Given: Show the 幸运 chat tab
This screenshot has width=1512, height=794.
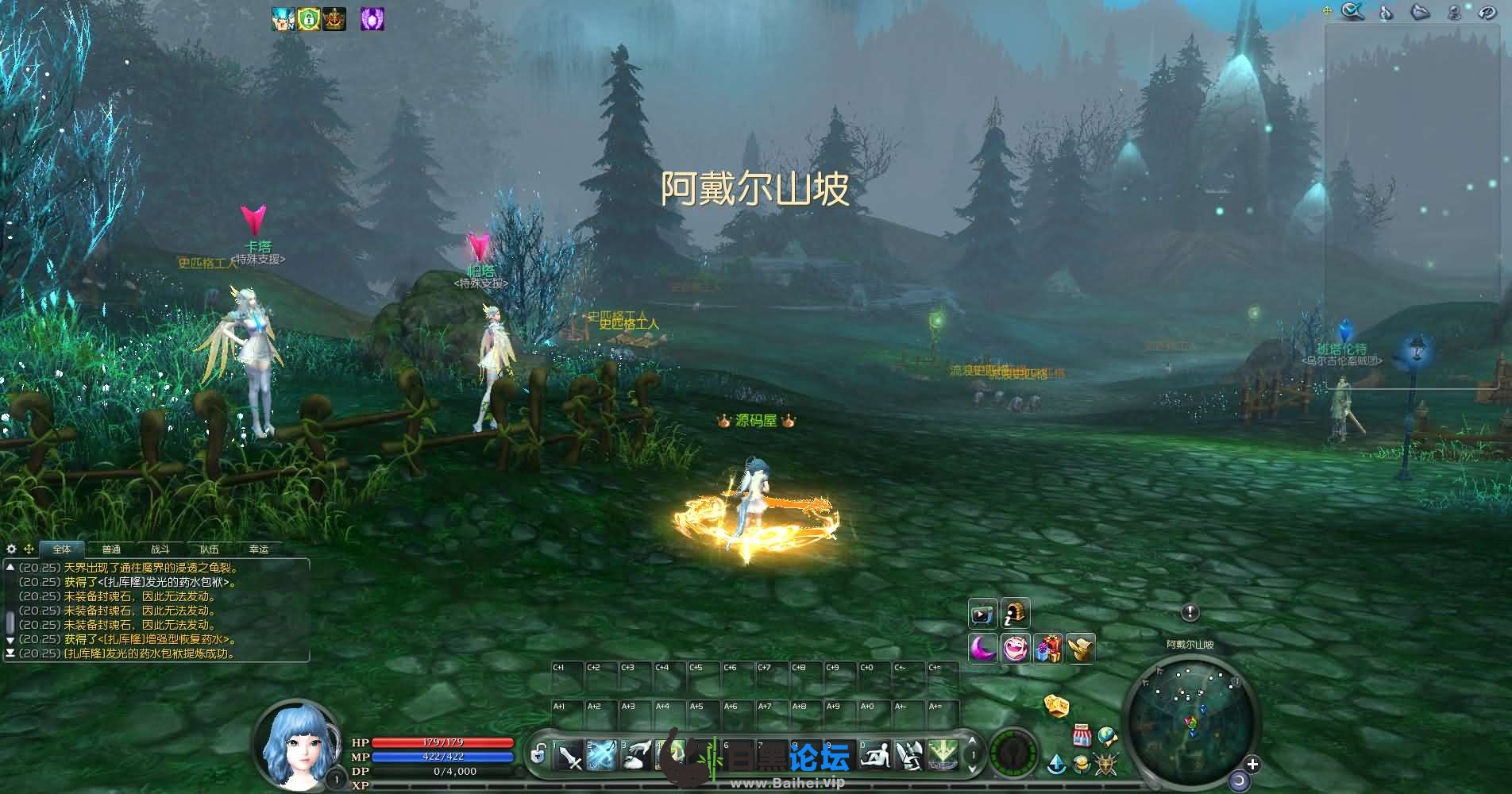Looking at the screenshot, I should (x=259, y=549).
